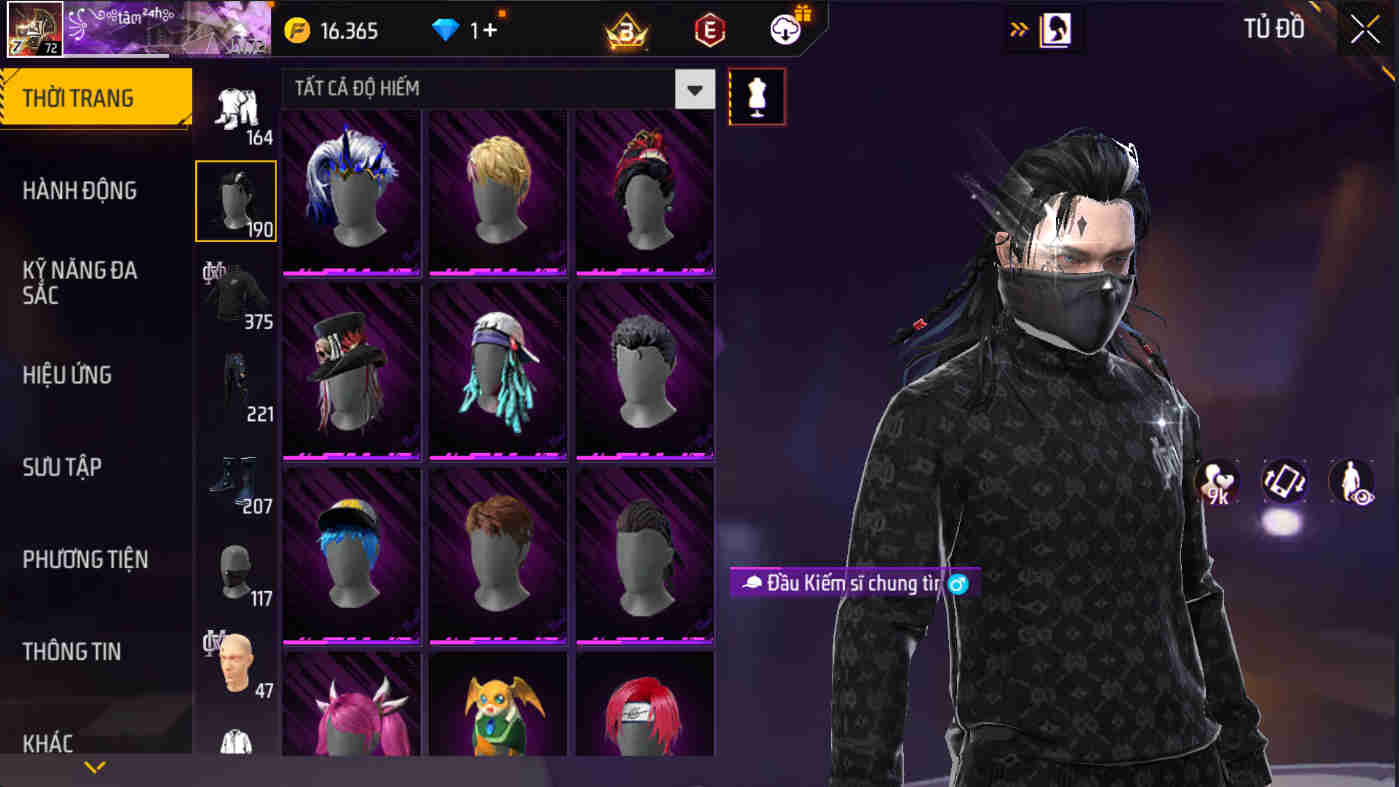Expand the bottom arrow below KHÁC

point(95,768)
